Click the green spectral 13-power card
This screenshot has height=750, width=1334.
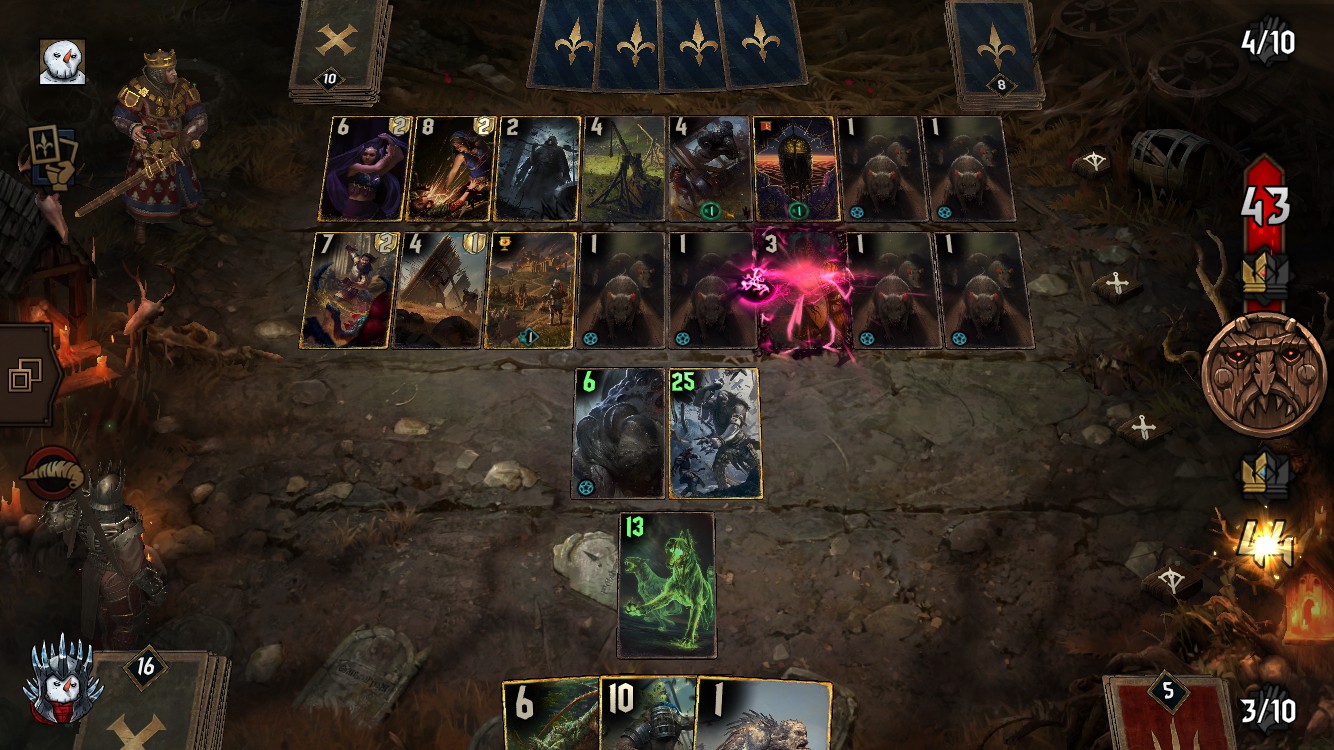[x=667, y=585]
